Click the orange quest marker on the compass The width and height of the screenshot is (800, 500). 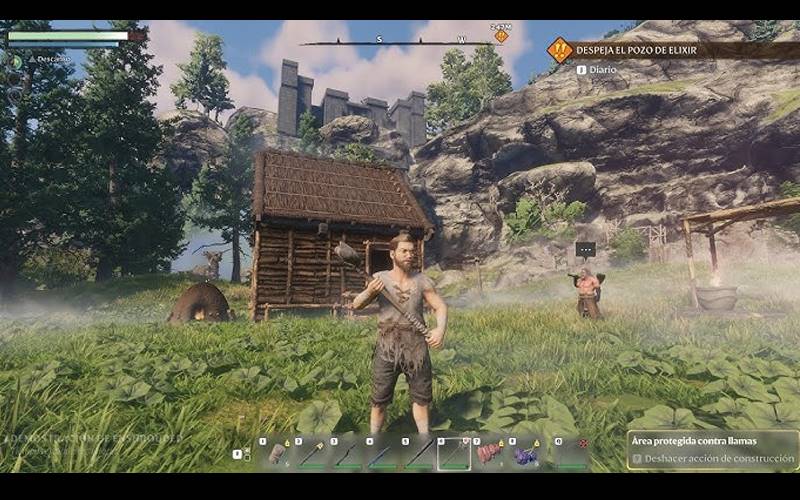pos(501,37)
